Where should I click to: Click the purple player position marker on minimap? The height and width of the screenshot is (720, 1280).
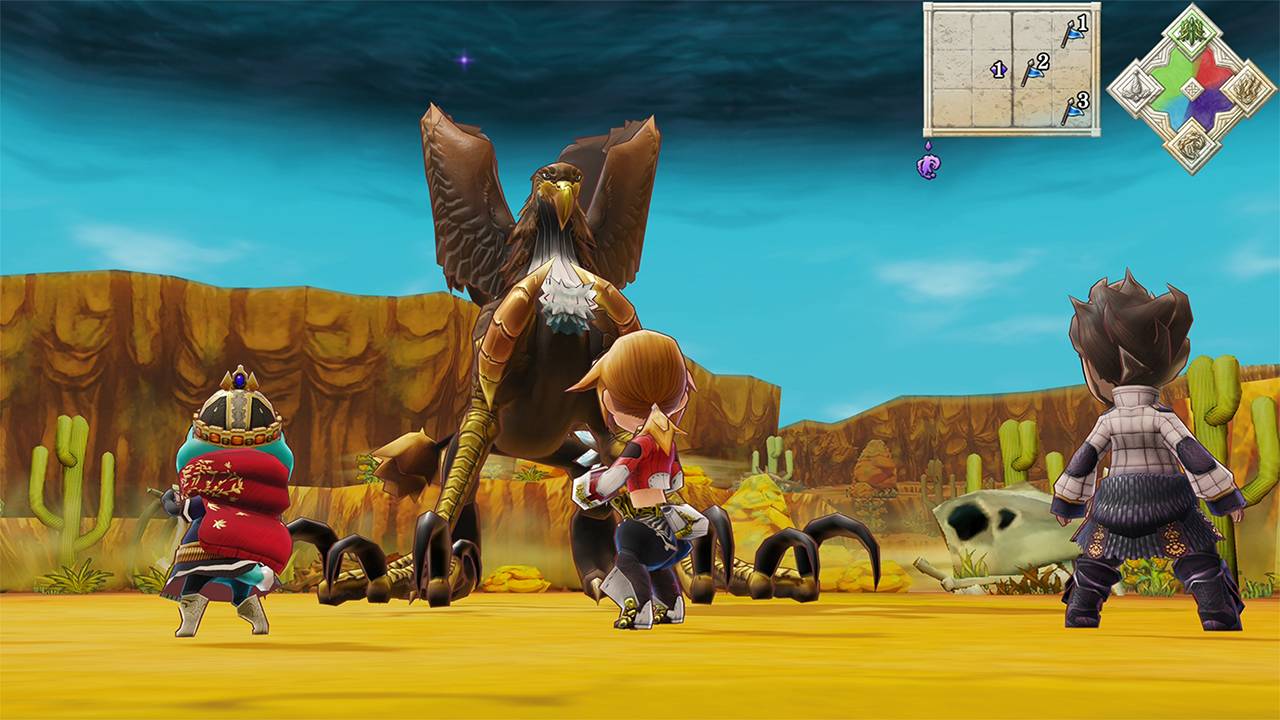(998, 69)
